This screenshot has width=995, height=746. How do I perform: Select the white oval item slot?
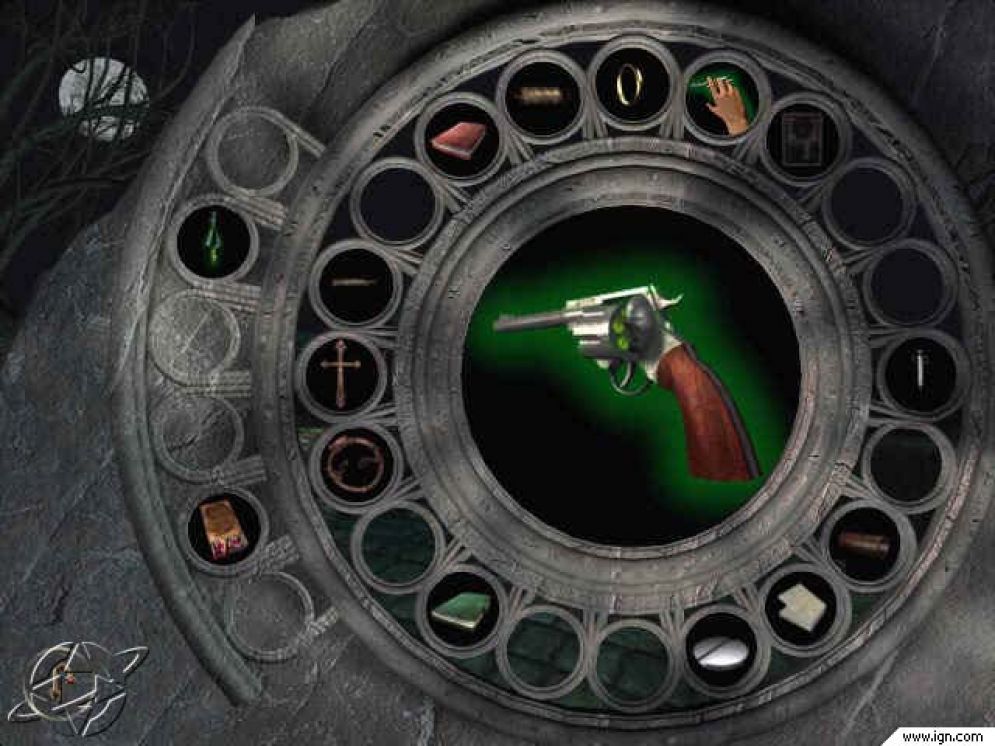tap(720, 653)
